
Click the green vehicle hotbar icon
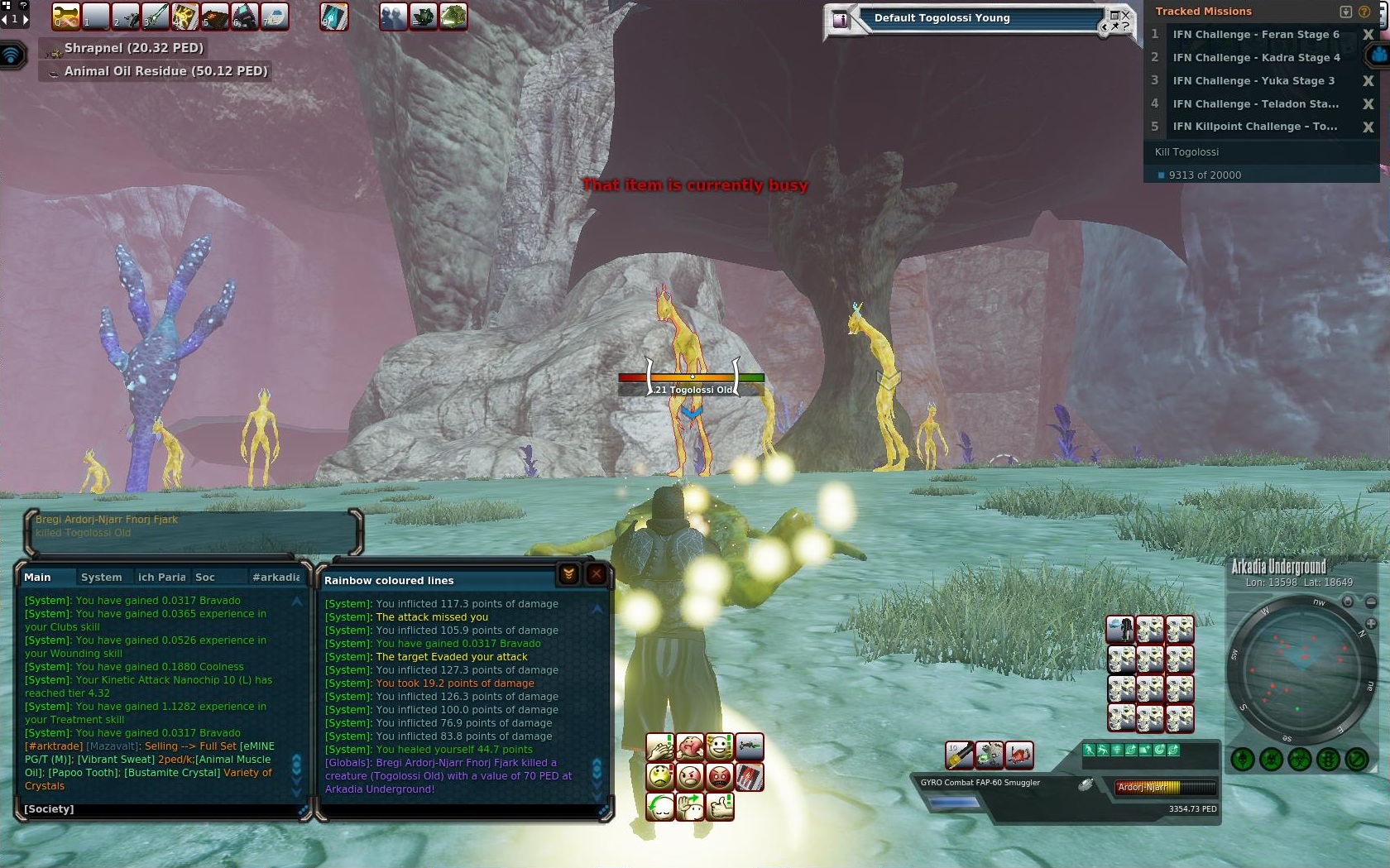coord(453,17)
